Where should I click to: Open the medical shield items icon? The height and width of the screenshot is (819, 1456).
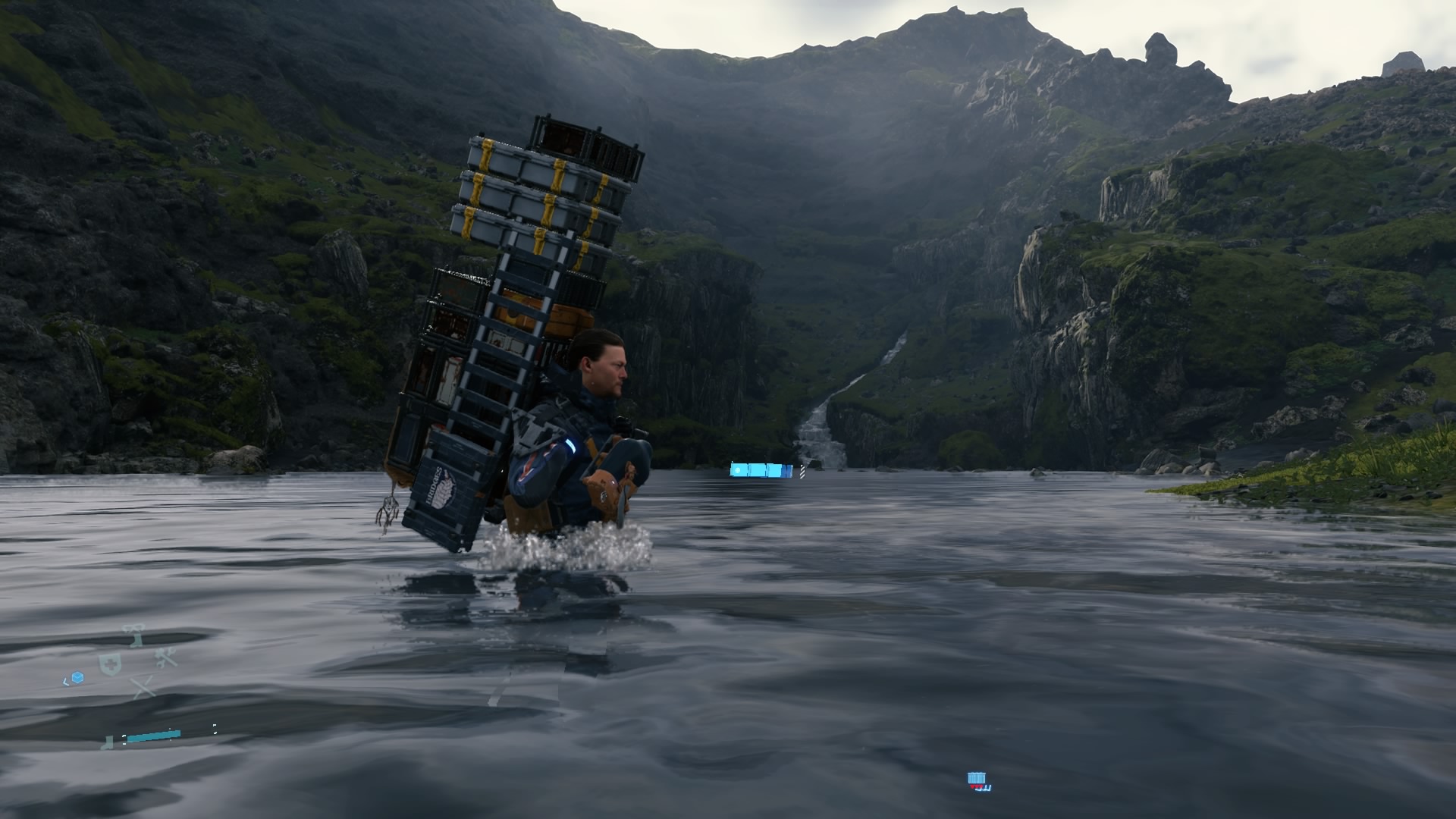click(110, 664)
